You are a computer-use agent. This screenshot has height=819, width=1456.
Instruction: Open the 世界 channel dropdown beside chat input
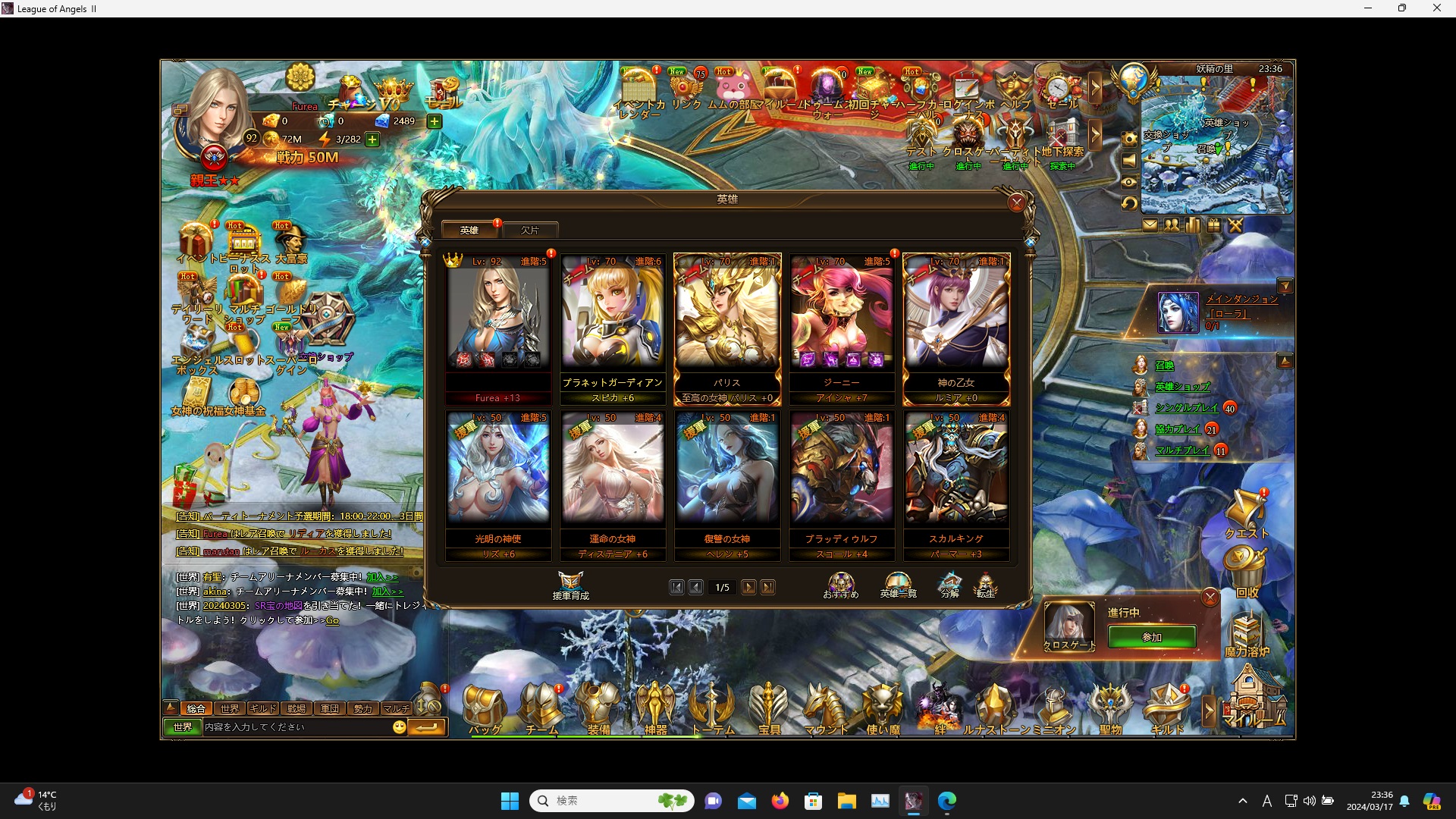point(181,726)
